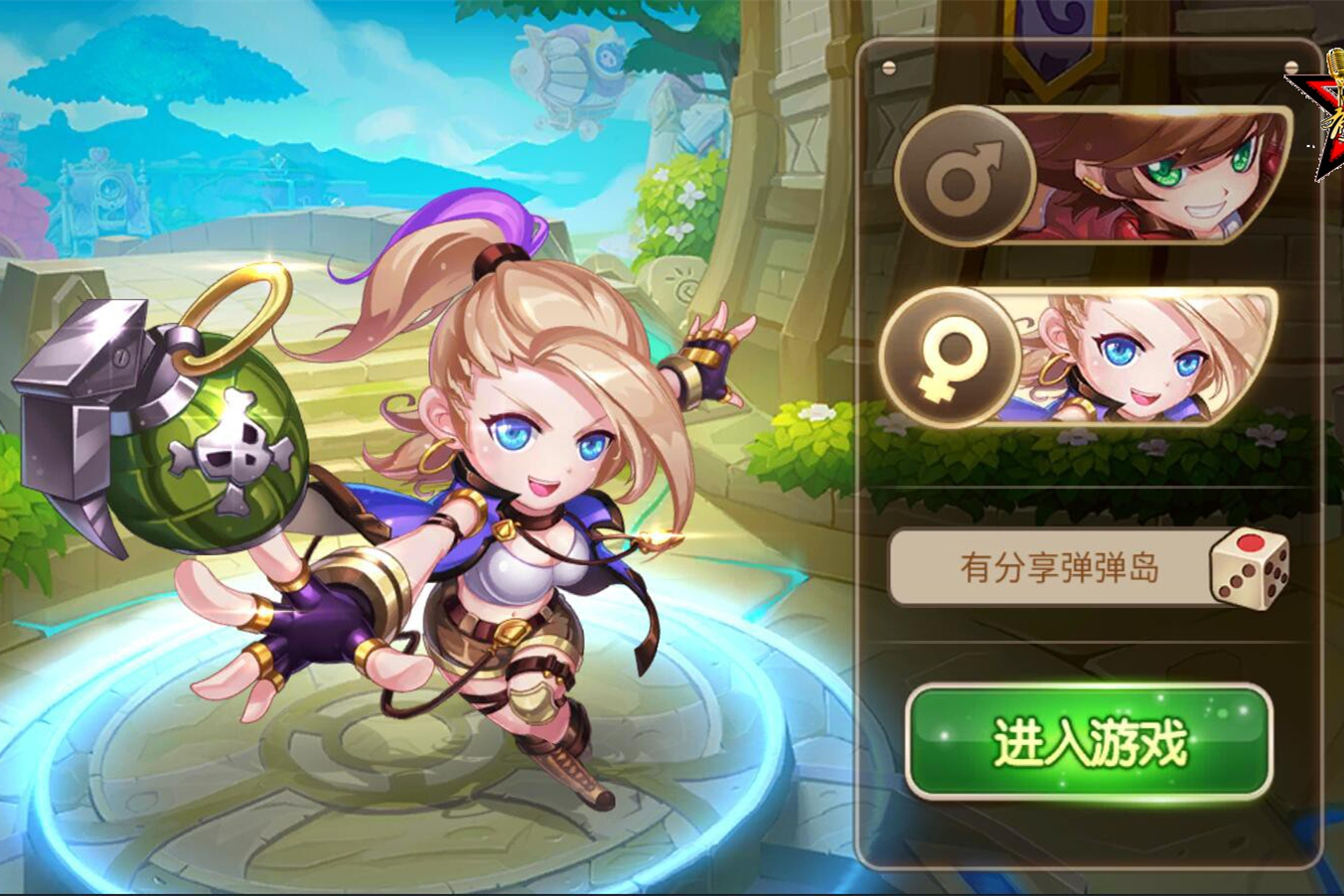
Task: Click the left screw on the selection panel
Action: pyautogui.click(x=889, y=65)
